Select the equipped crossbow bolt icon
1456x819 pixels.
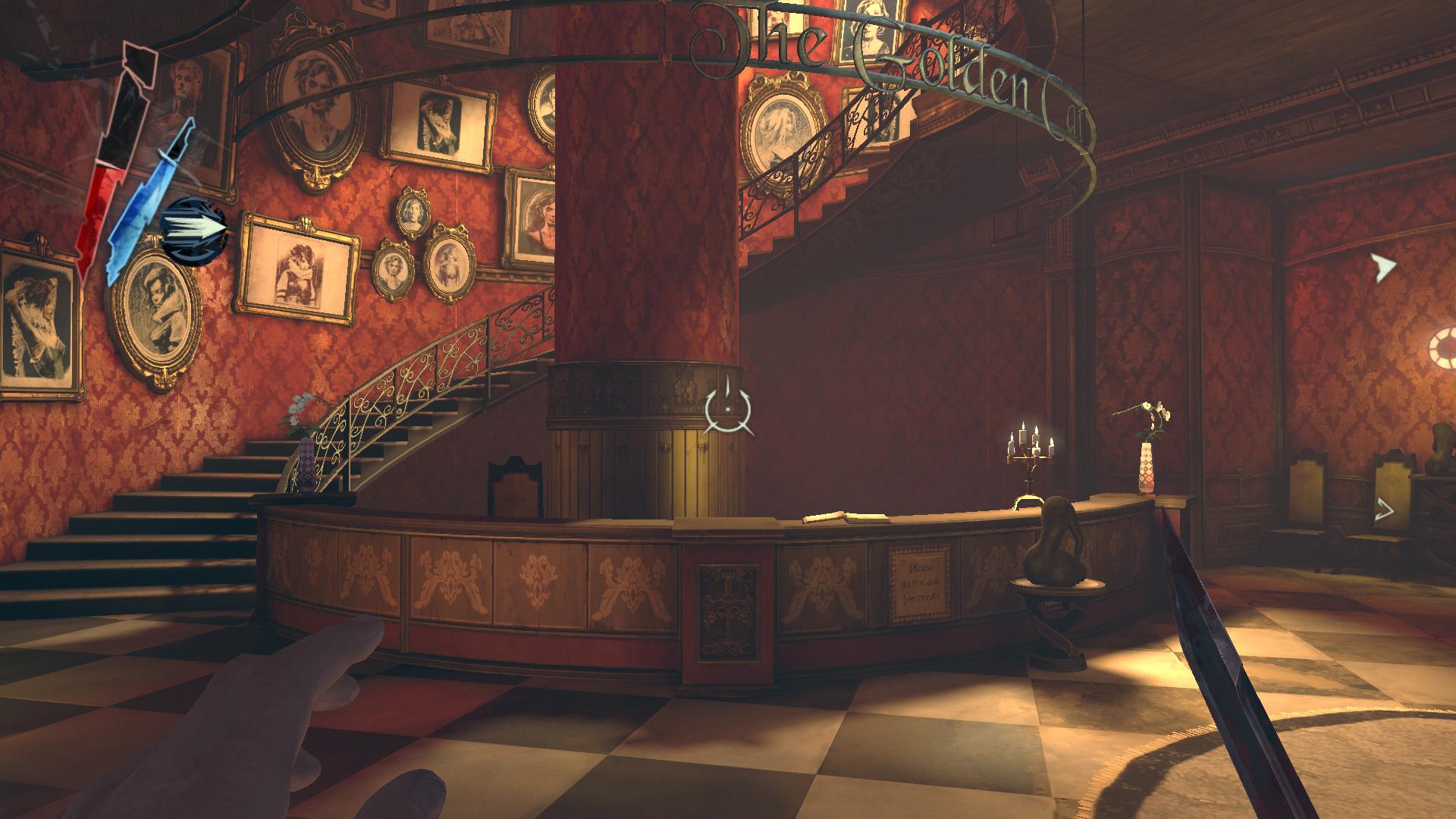pos(194,231)
